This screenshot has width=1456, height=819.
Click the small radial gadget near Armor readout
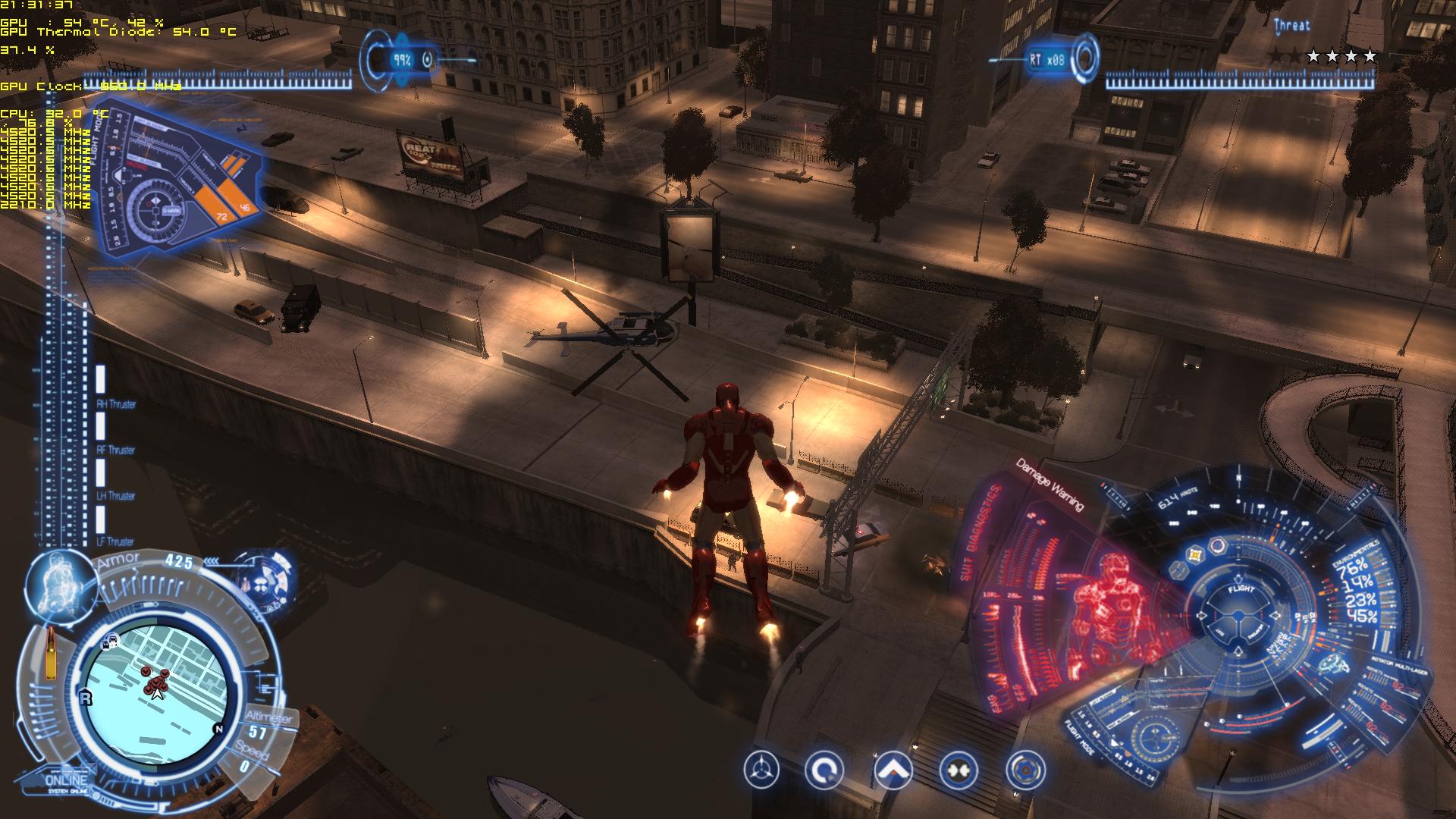(x=262, y=584)
